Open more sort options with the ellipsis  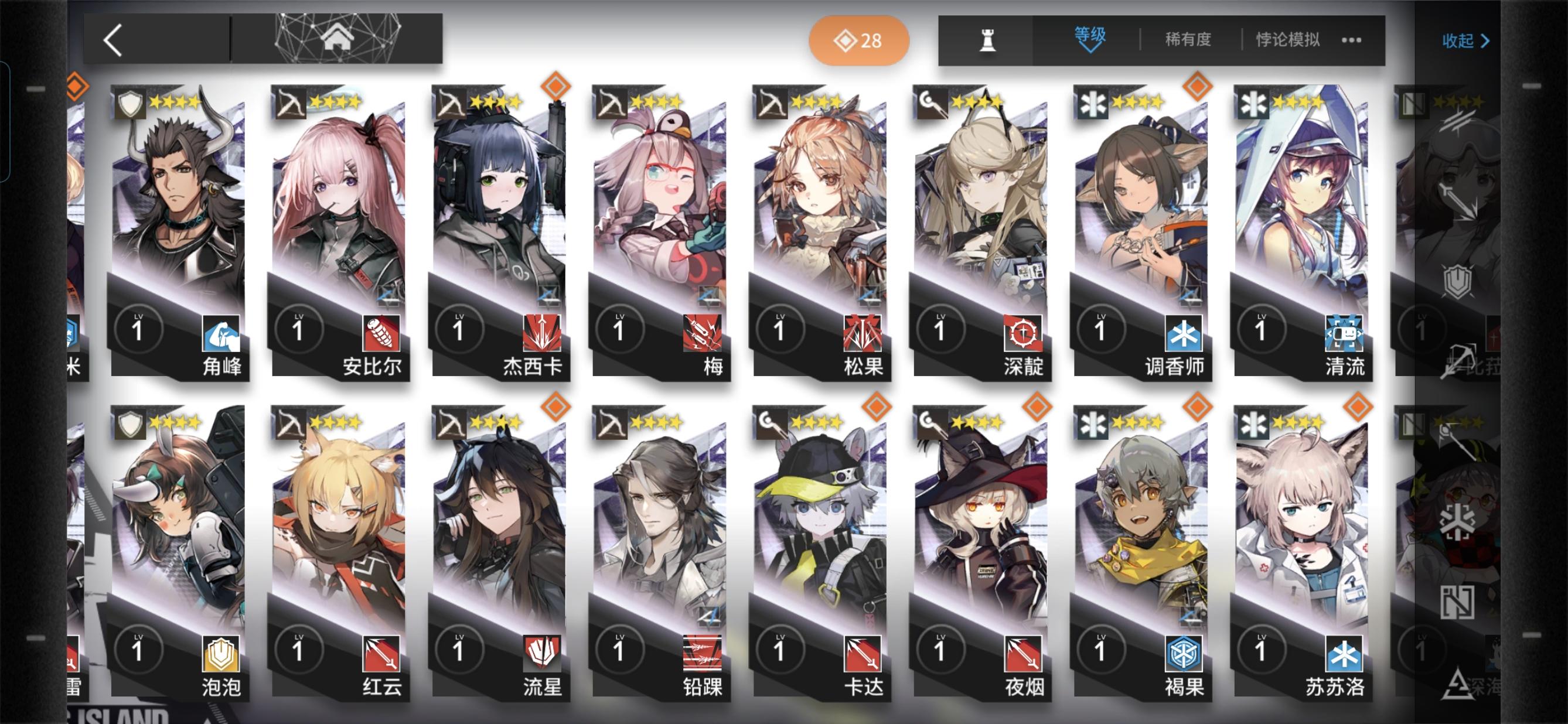point(1352,40)
